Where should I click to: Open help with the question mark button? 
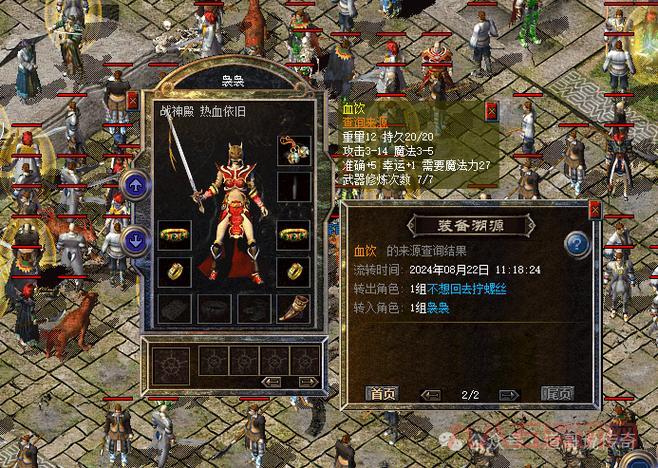[578, 244]
